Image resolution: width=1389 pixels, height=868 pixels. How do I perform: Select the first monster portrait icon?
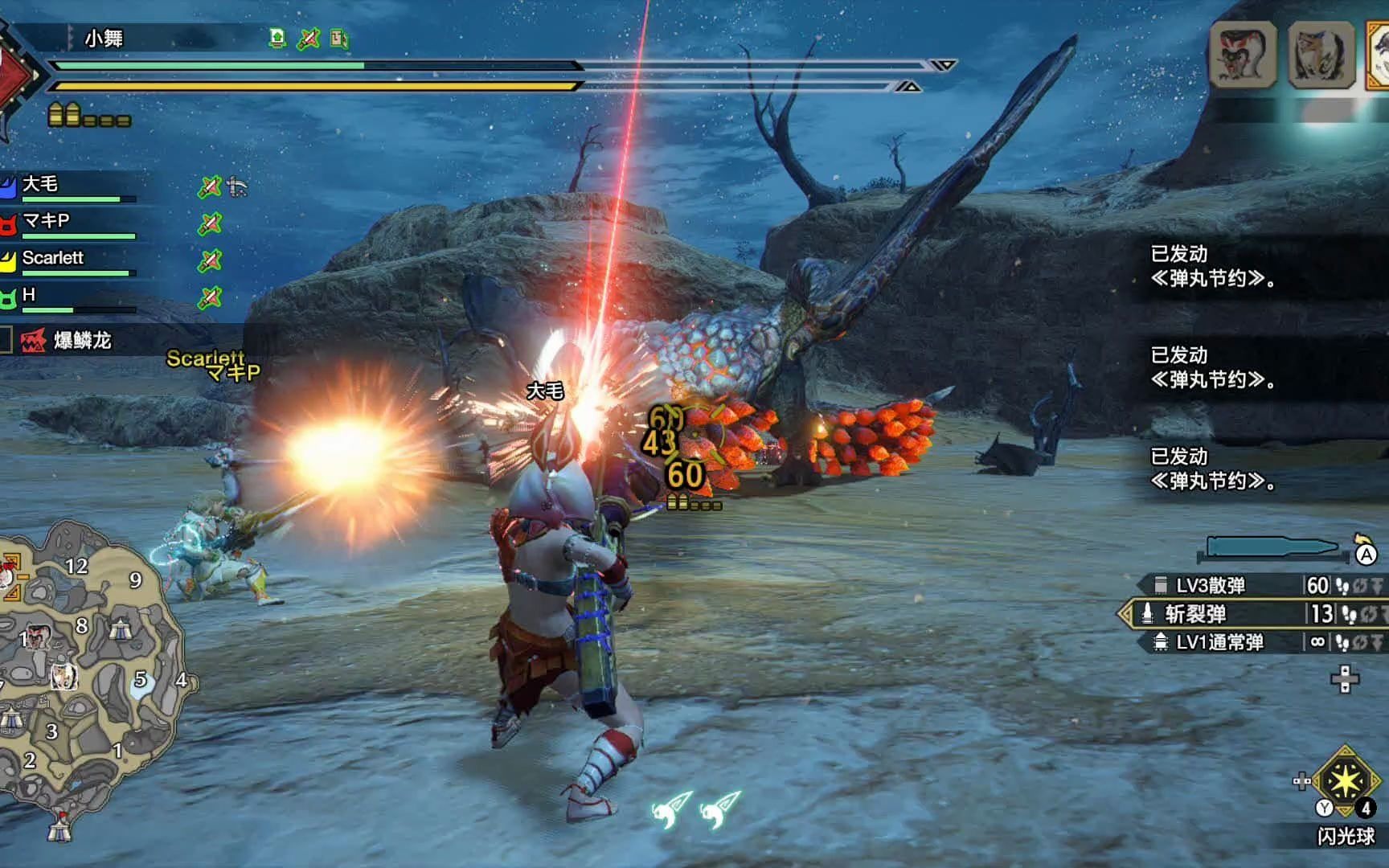click(1242, 55)
